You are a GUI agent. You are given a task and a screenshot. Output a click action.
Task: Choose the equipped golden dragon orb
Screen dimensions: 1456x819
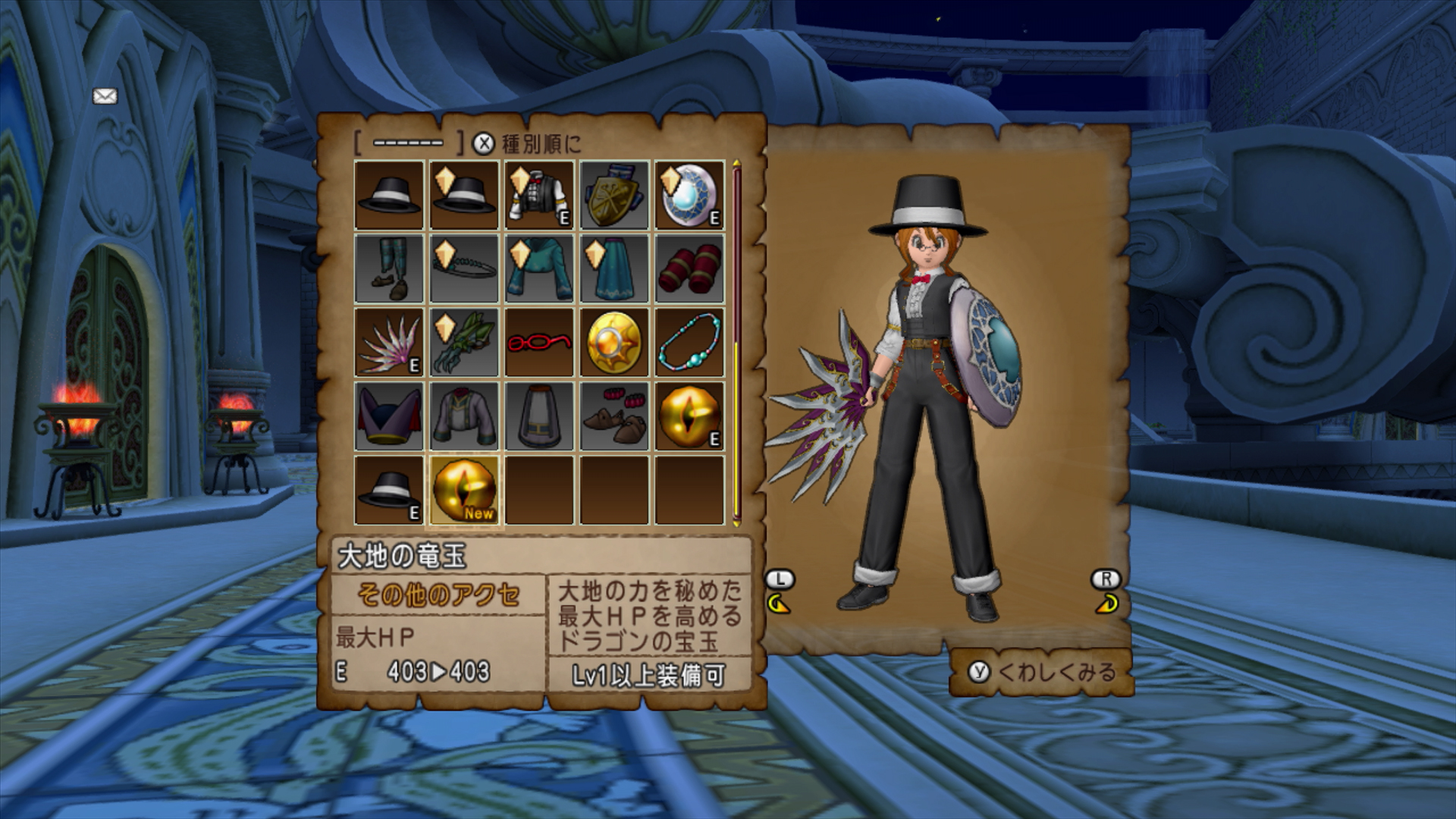tap(689, 416)
